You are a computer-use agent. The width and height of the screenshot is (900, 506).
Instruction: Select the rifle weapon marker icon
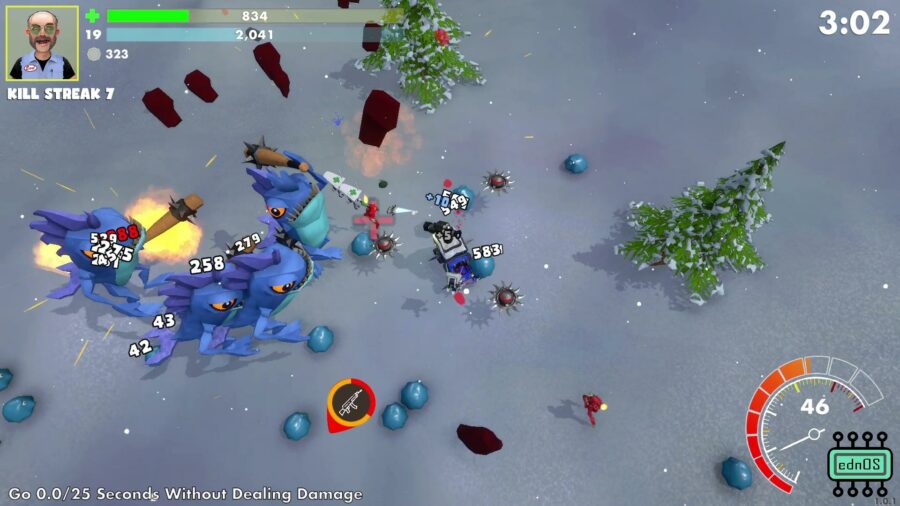350,403
